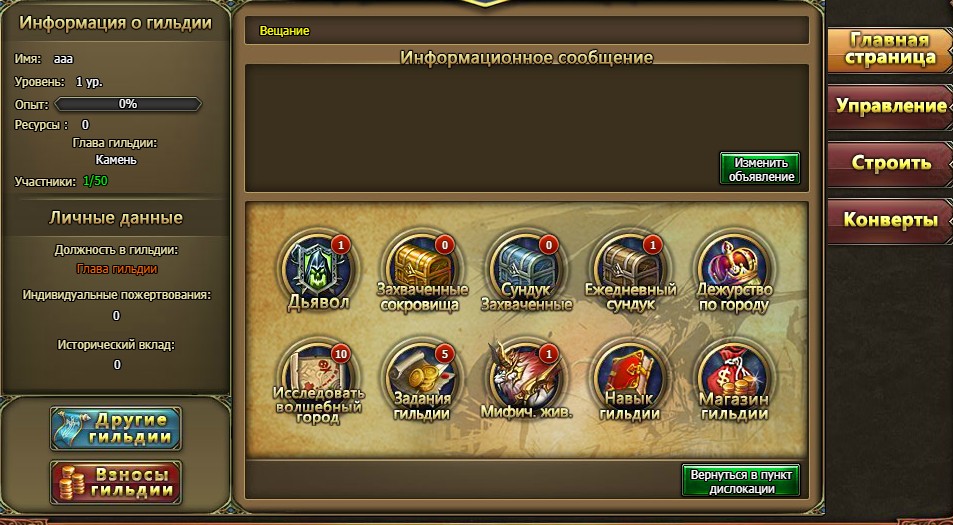Choose Исследовать волшебный город
The height and width of the screenshot is (525, 953).
pos(318,380)
